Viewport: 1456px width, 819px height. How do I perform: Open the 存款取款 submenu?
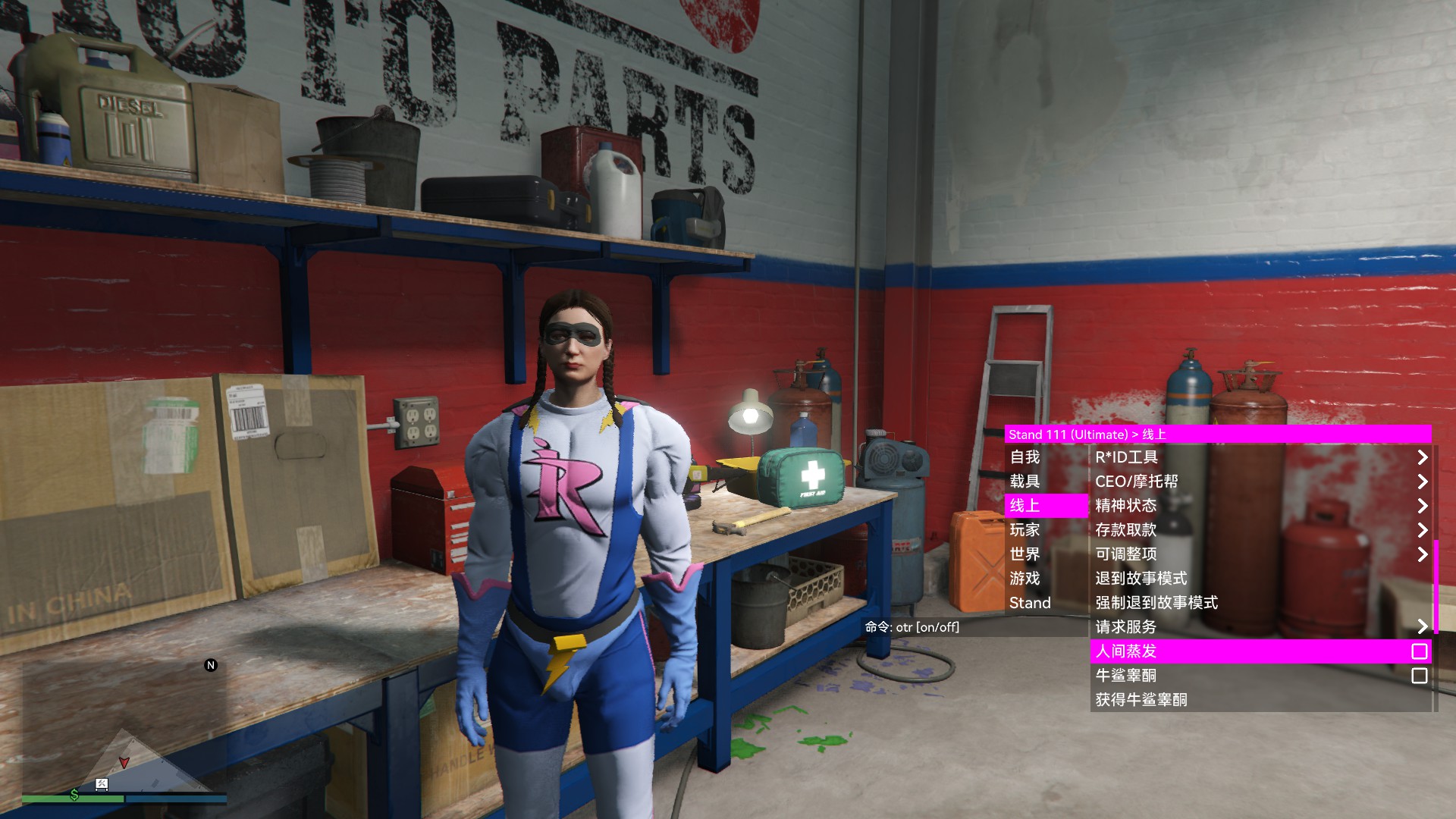click(1260, 530)
